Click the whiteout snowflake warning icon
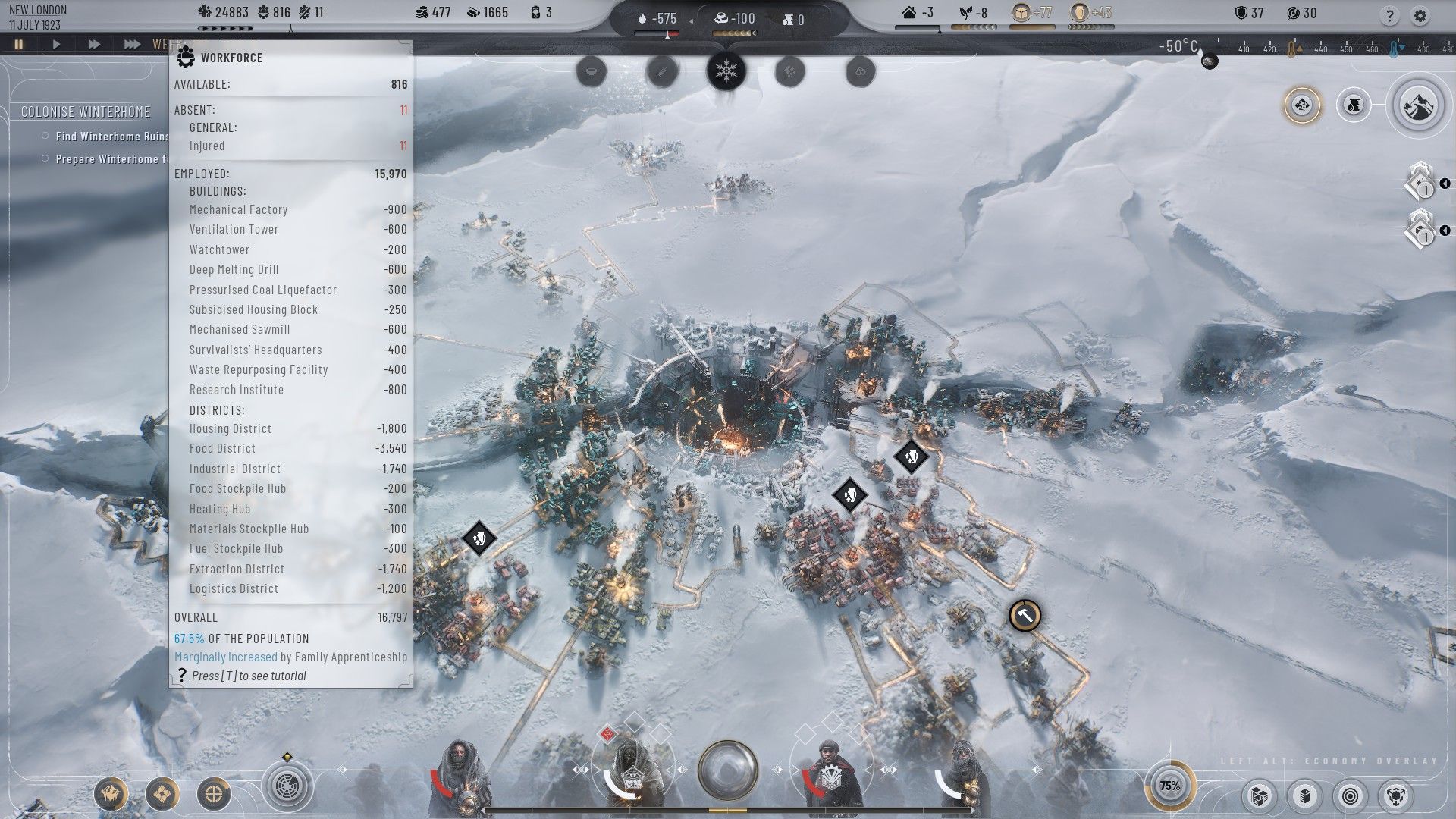The height and width of the screenshot is (819, 1456). tap(726, 71)
